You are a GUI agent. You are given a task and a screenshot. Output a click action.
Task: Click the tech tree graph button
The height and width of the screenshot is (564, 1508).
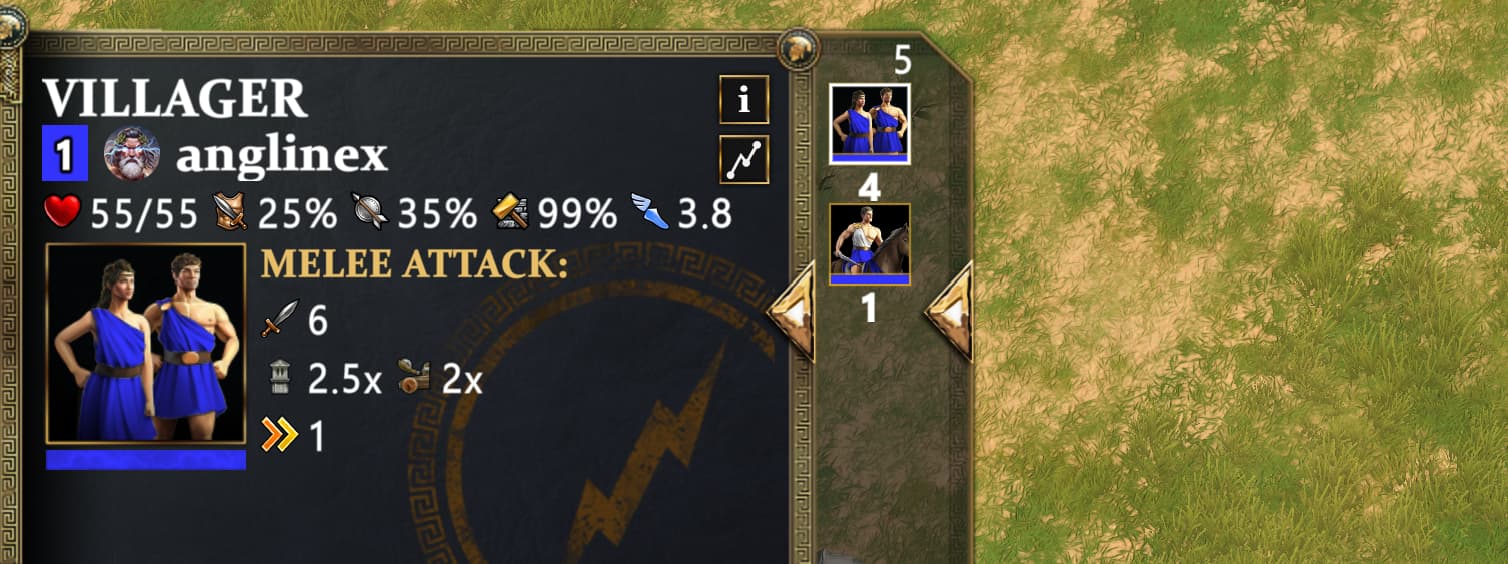744,160
